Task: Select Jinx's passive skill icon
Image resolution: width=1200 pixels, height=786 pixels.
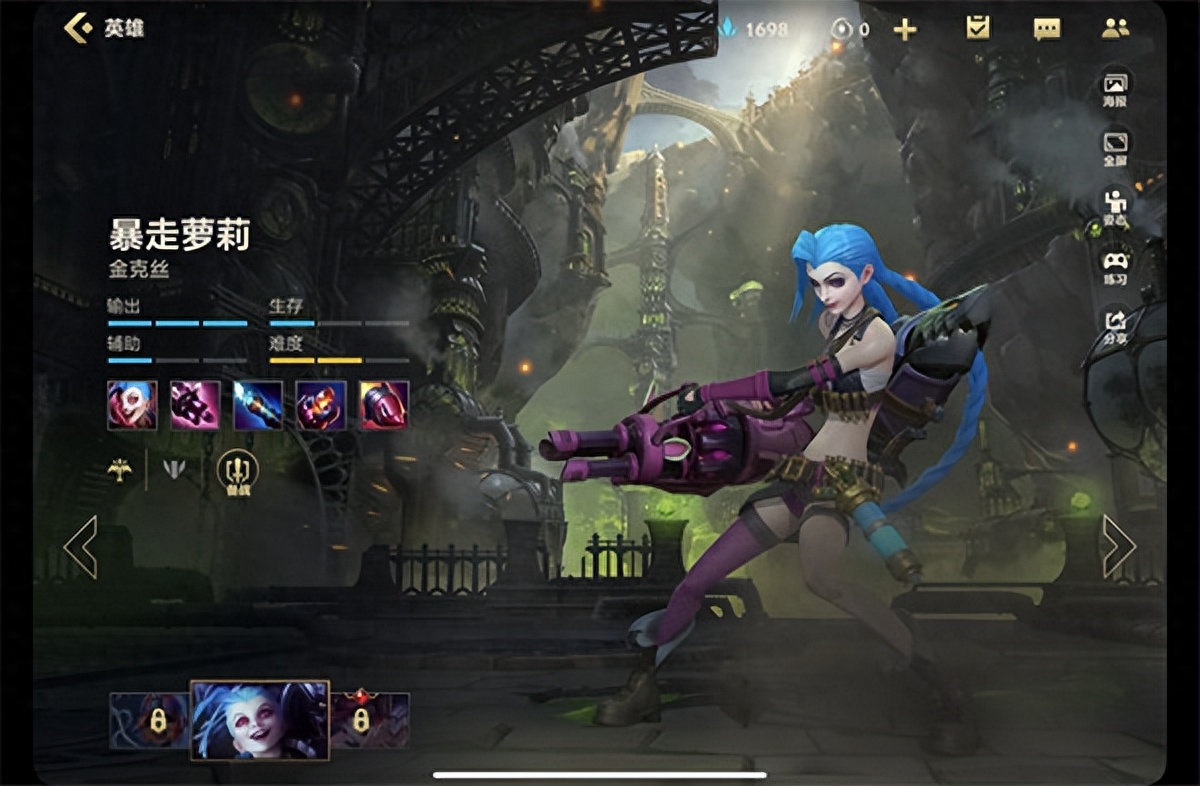Action: click(132, 405)
